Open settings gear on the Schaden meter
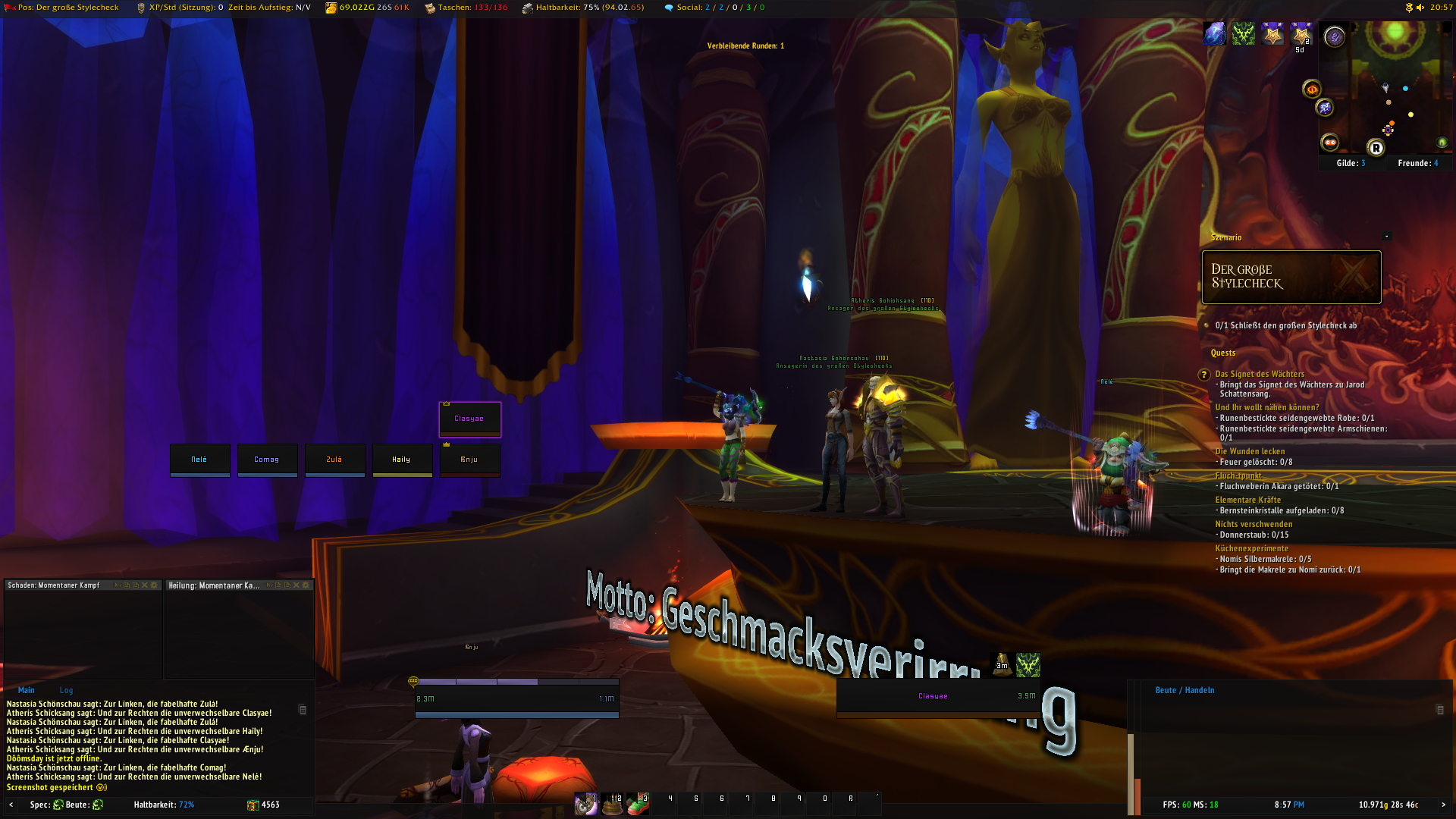The width and height of the screenshot is (1456, 819). [x=155, y=585]
